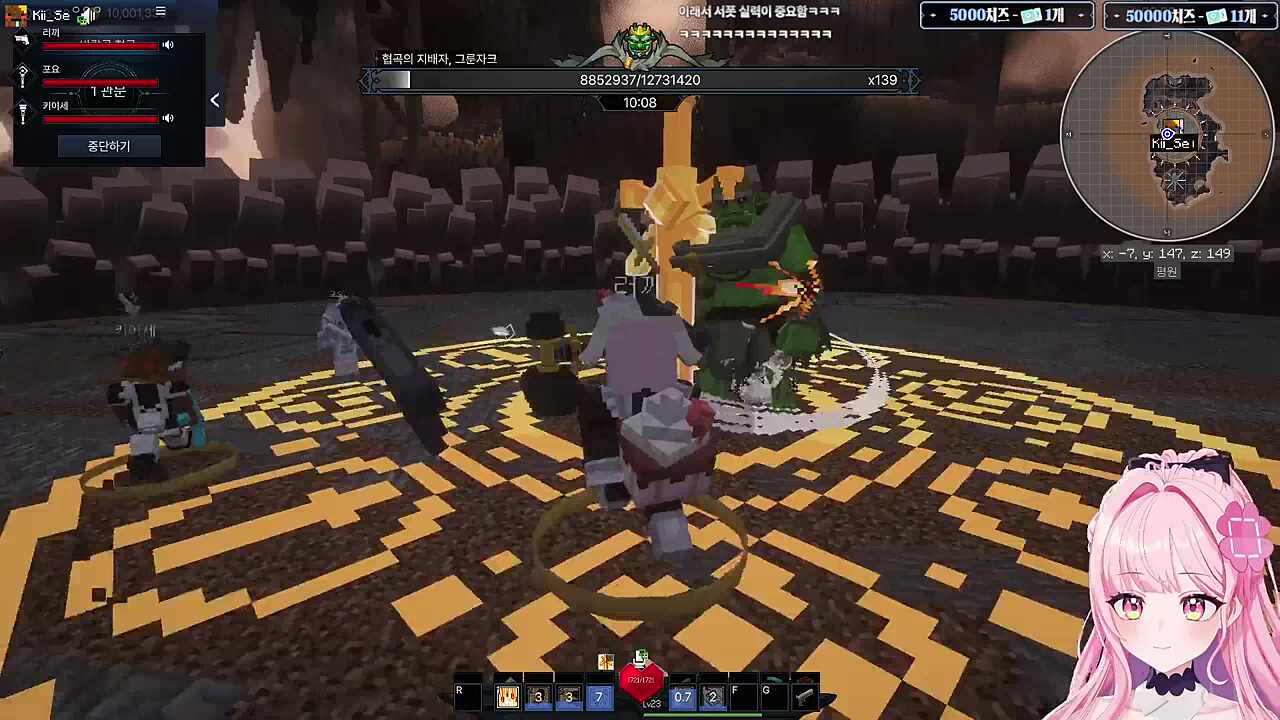Select the skill slot with cooldown 2

(x=712, y=696)
